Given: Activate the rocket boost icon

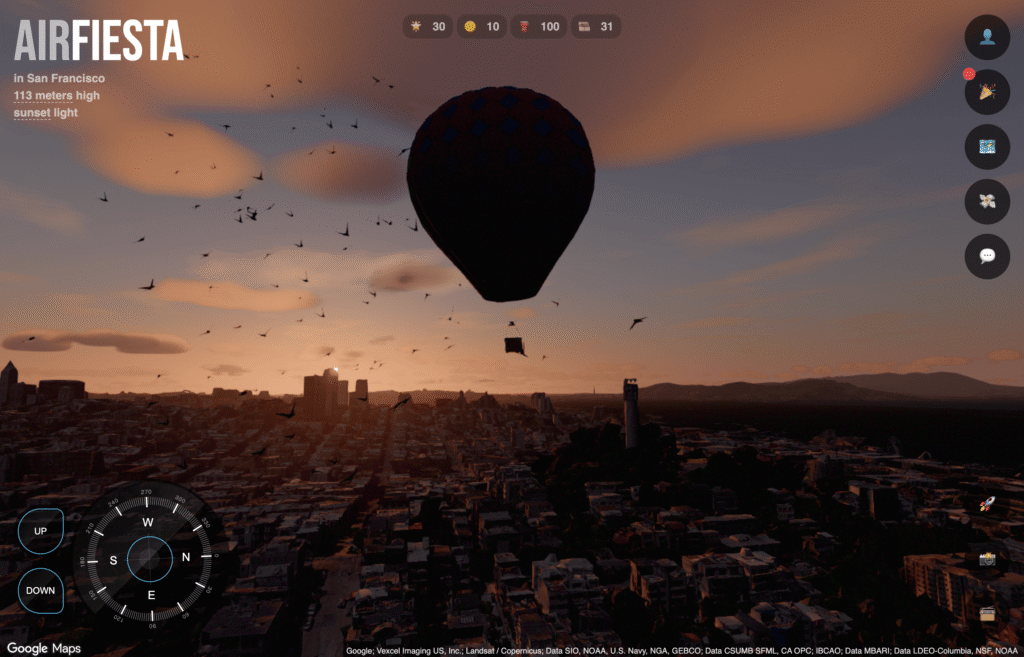Looking at the screenshot, I should pyautogui.click(x=988, y=505).
